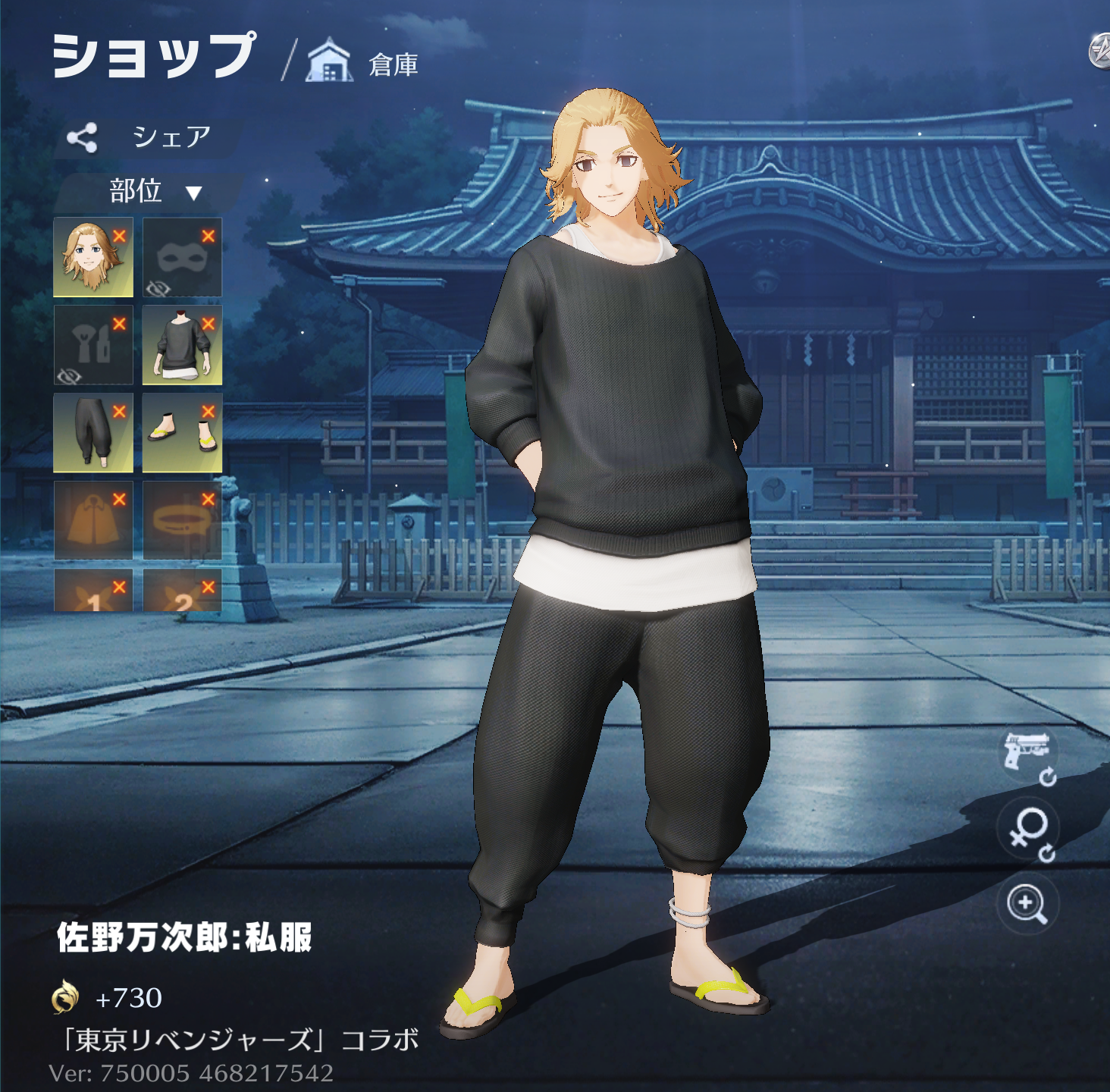Open the 部位 dropdown filter
The width and height of the screenshot is (1110, 1092).
(x=152, y=192)
